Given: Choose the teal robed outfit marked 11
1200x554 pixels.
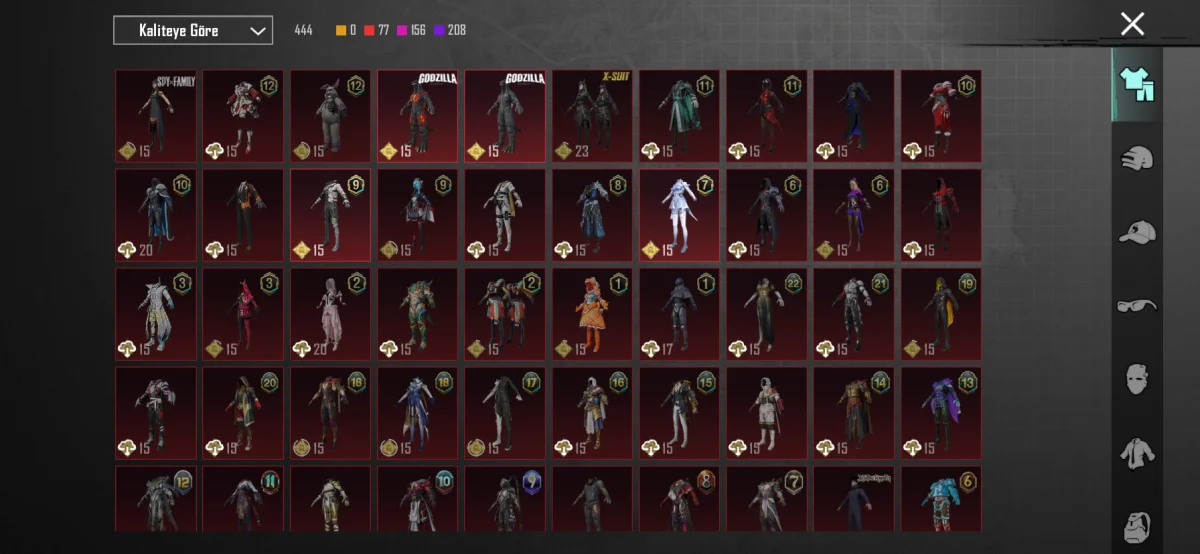Looking at the screenshot, I should (679, 115).
